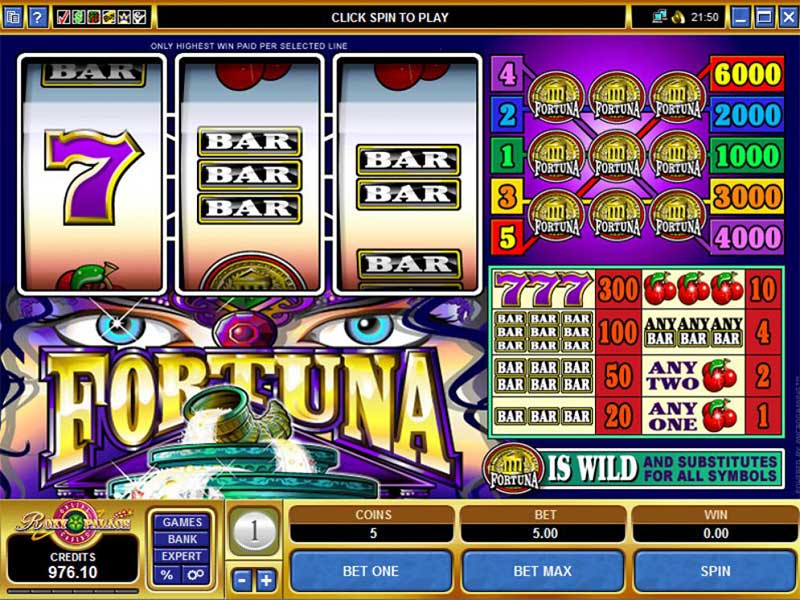Open the top-left window menu icon
This screenshot has width=800, height=600.
pos(12,17)
